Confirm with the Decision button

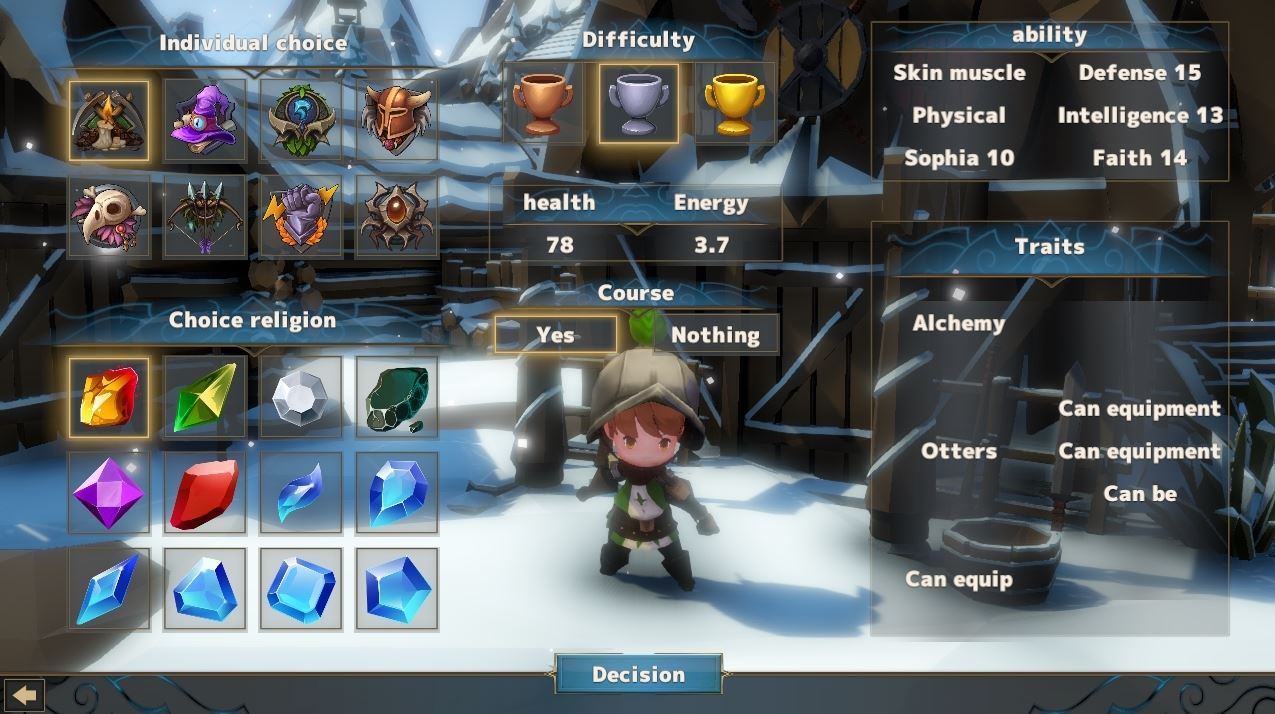[638, 674]
